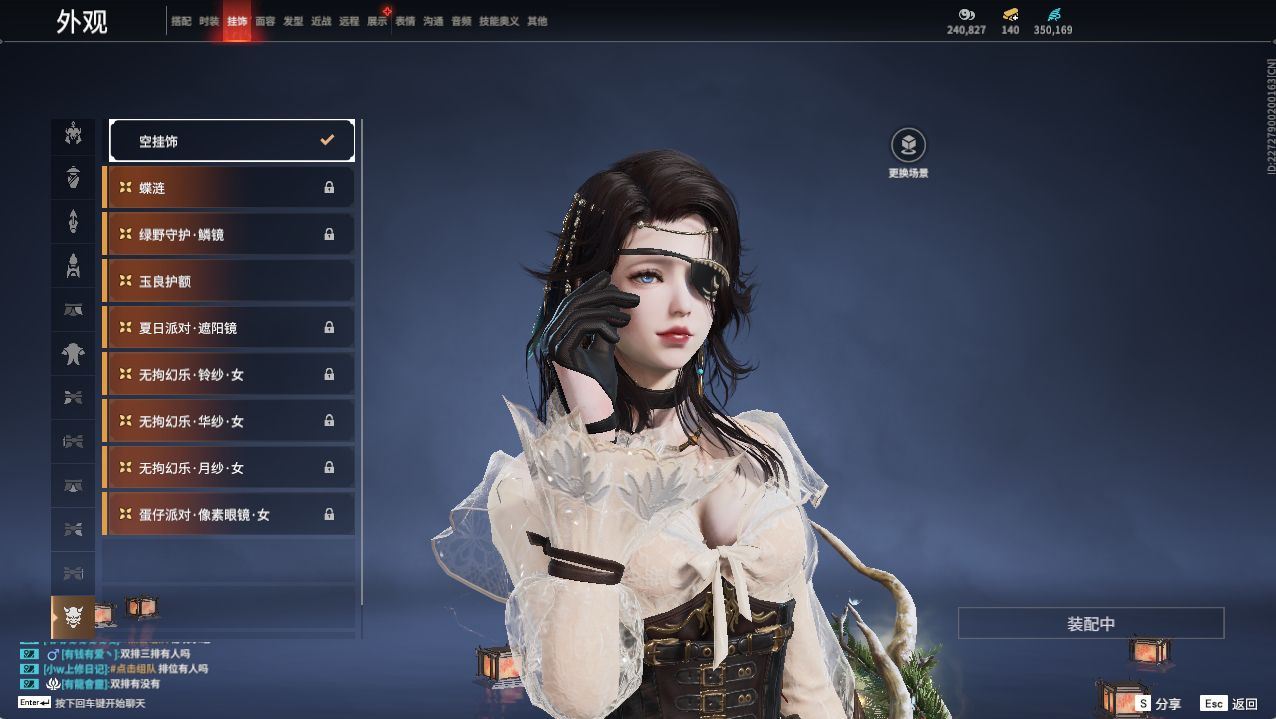Select 无拘幻乐·铃纱·女 accessory
The image size is (1276, 719).
229,374
